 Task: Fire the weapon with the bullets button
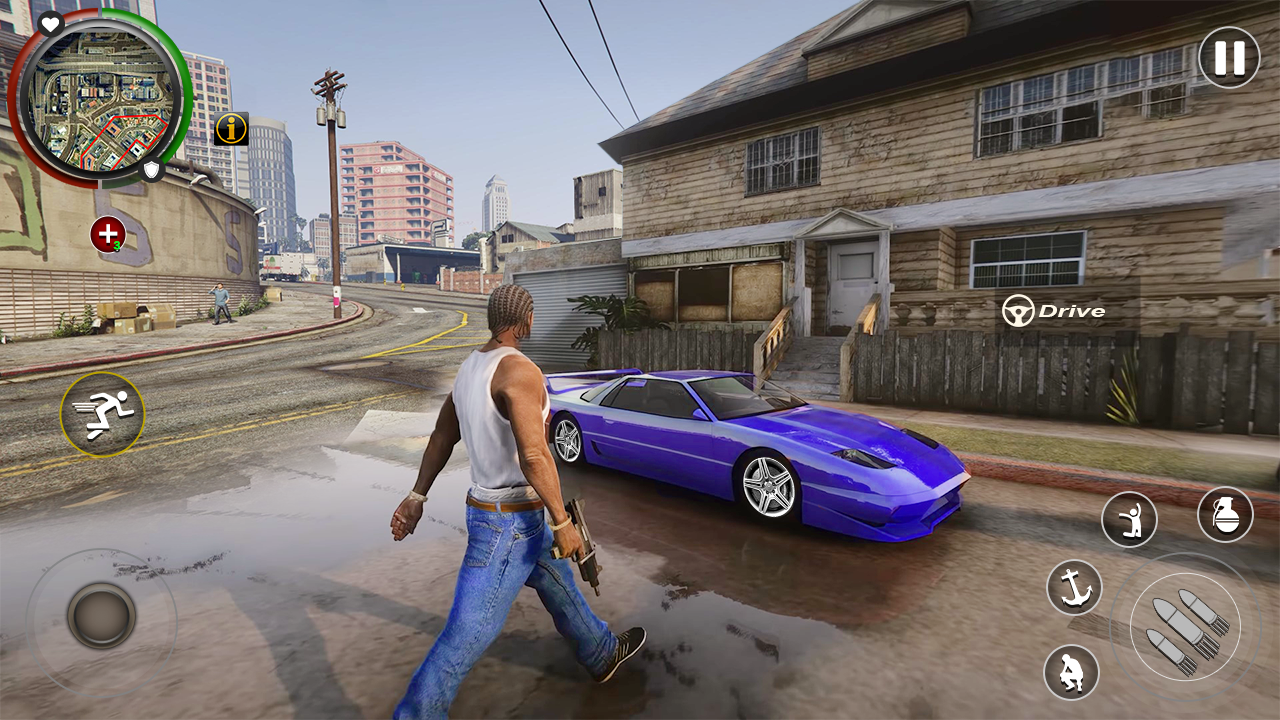pos(1185,627)
